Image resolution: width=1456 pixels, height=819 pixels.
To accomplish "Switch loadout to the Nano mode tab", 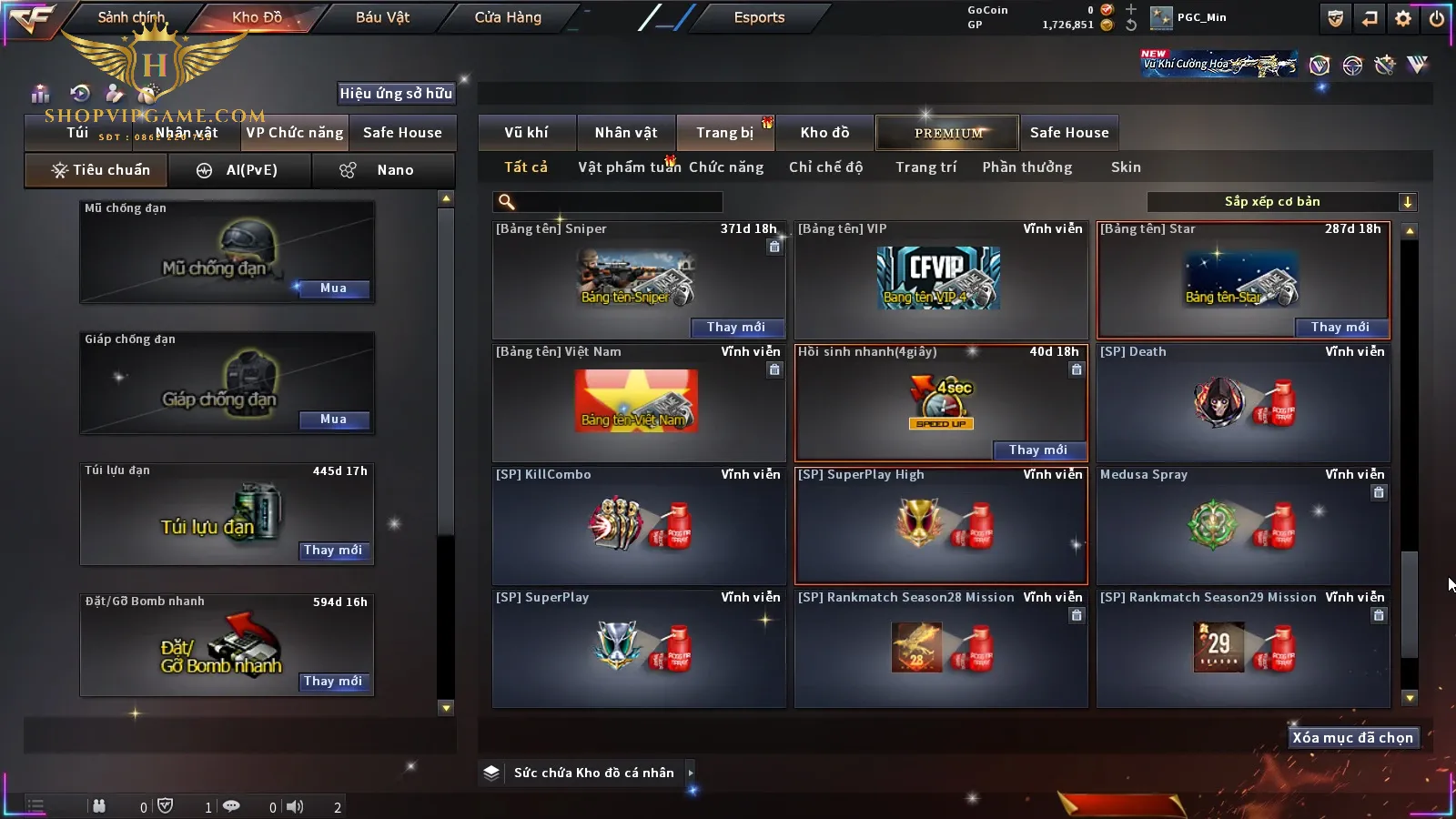I will (384, 170).
